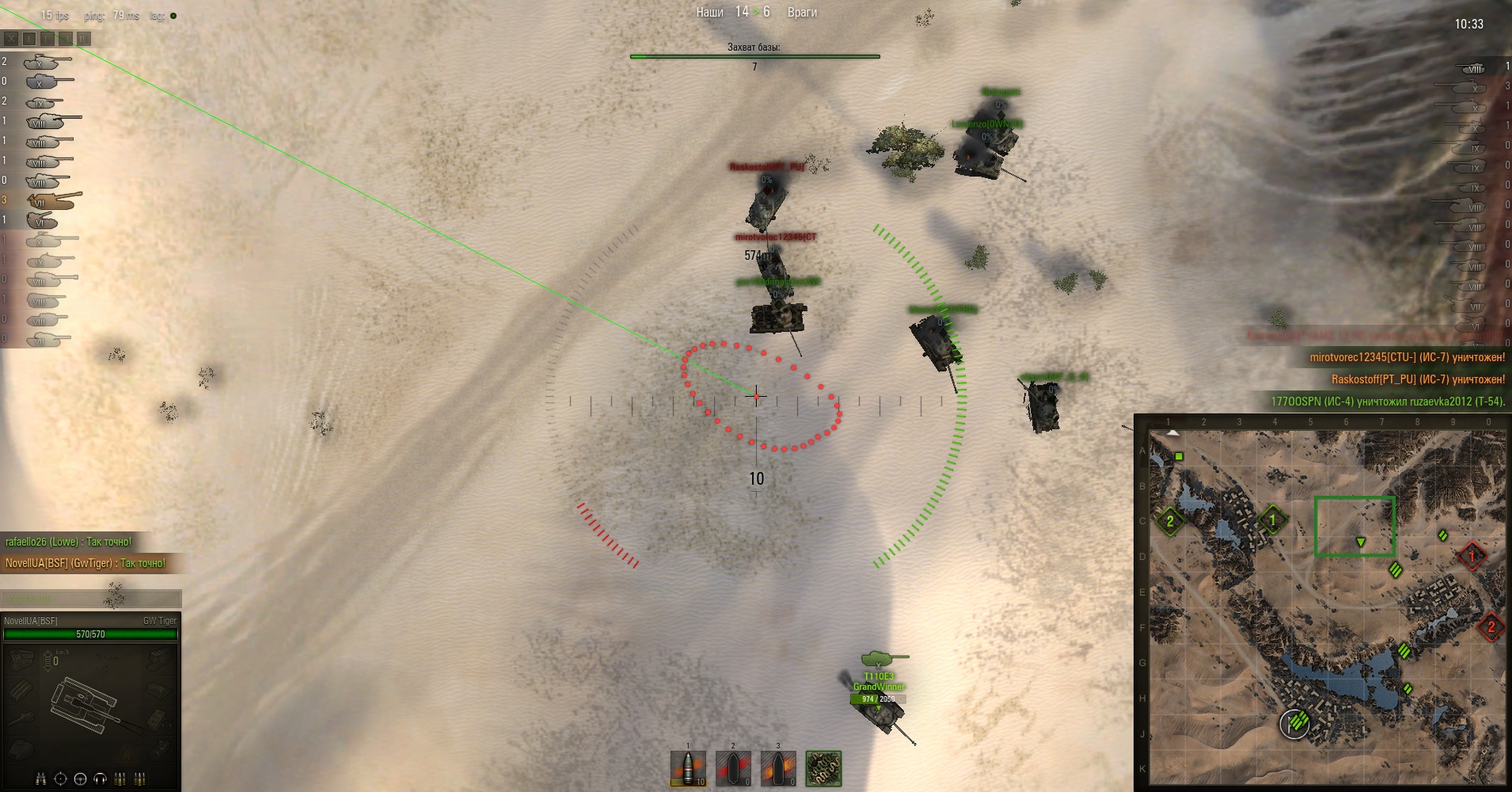Close the player list with the X button
This screenshot has height=792, width=1512.
tap(11, 38)
